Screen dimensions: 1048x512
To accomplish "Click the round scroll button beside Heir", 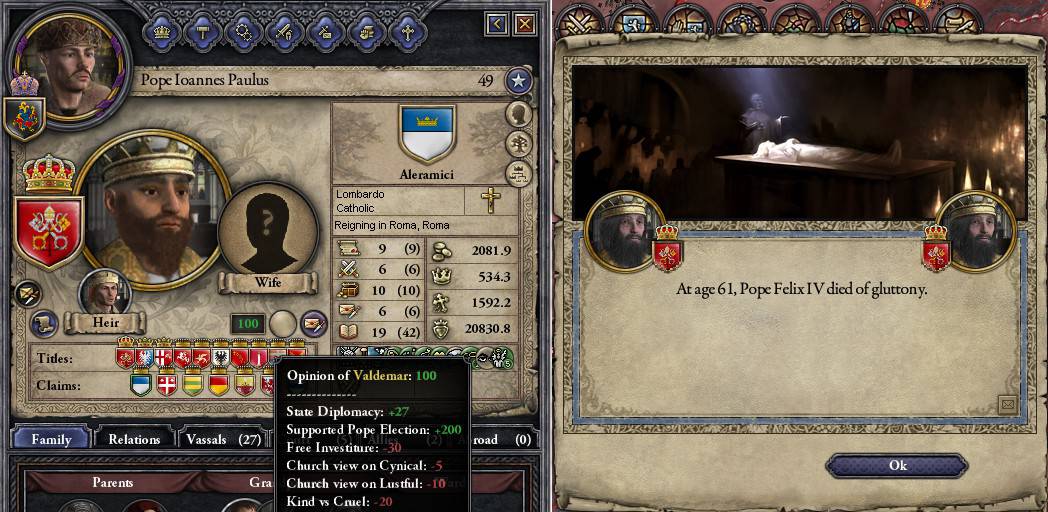I will pos(43,323).
